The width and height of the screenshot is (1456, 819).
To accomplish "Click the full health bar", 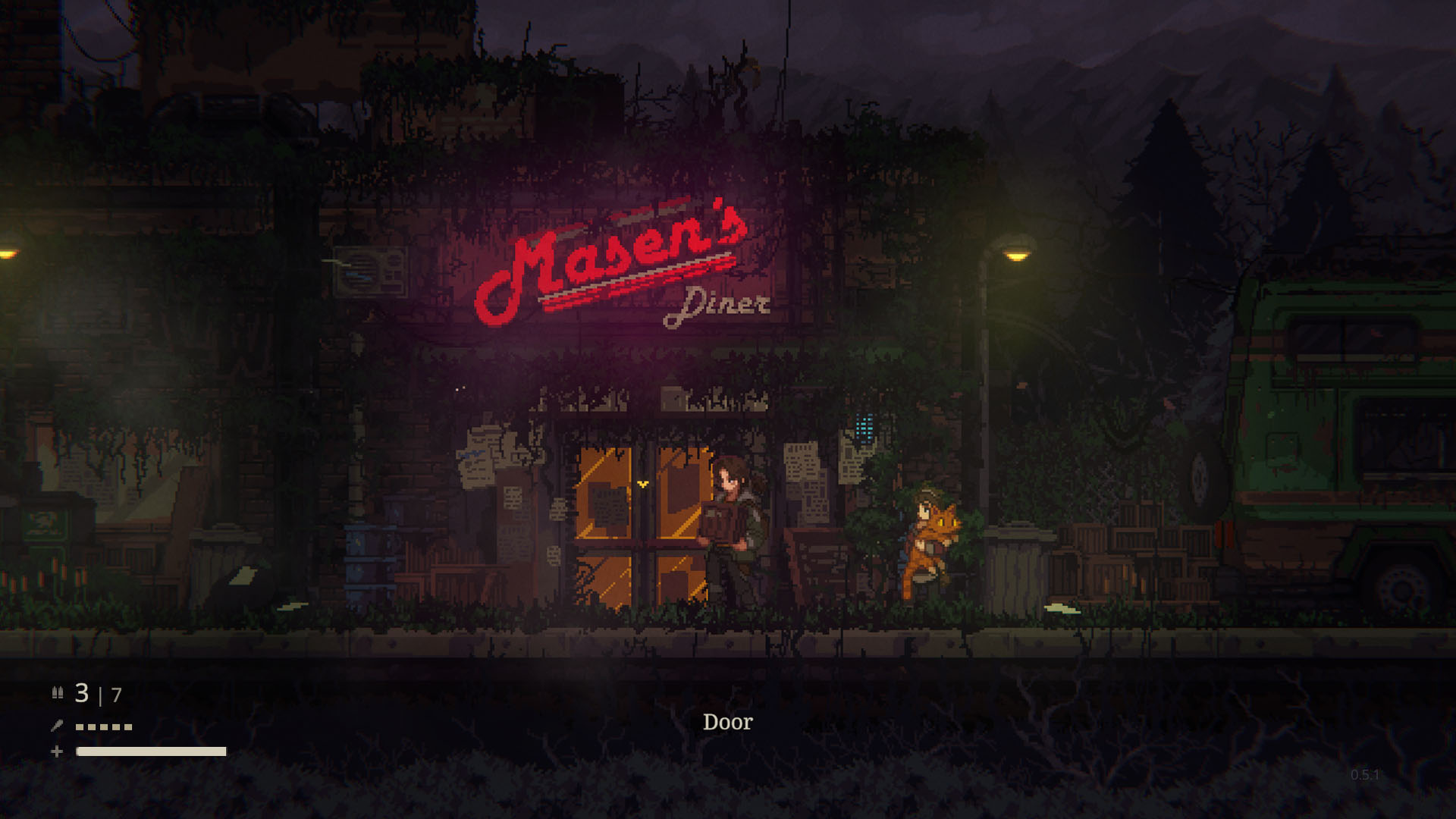I will coord(150,752).
